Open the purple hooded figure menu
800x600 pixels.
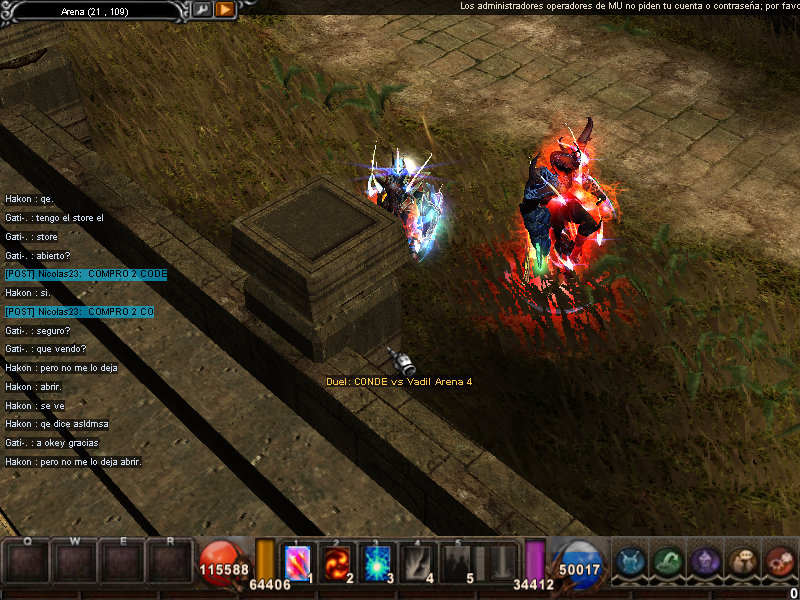pos(705,562)
